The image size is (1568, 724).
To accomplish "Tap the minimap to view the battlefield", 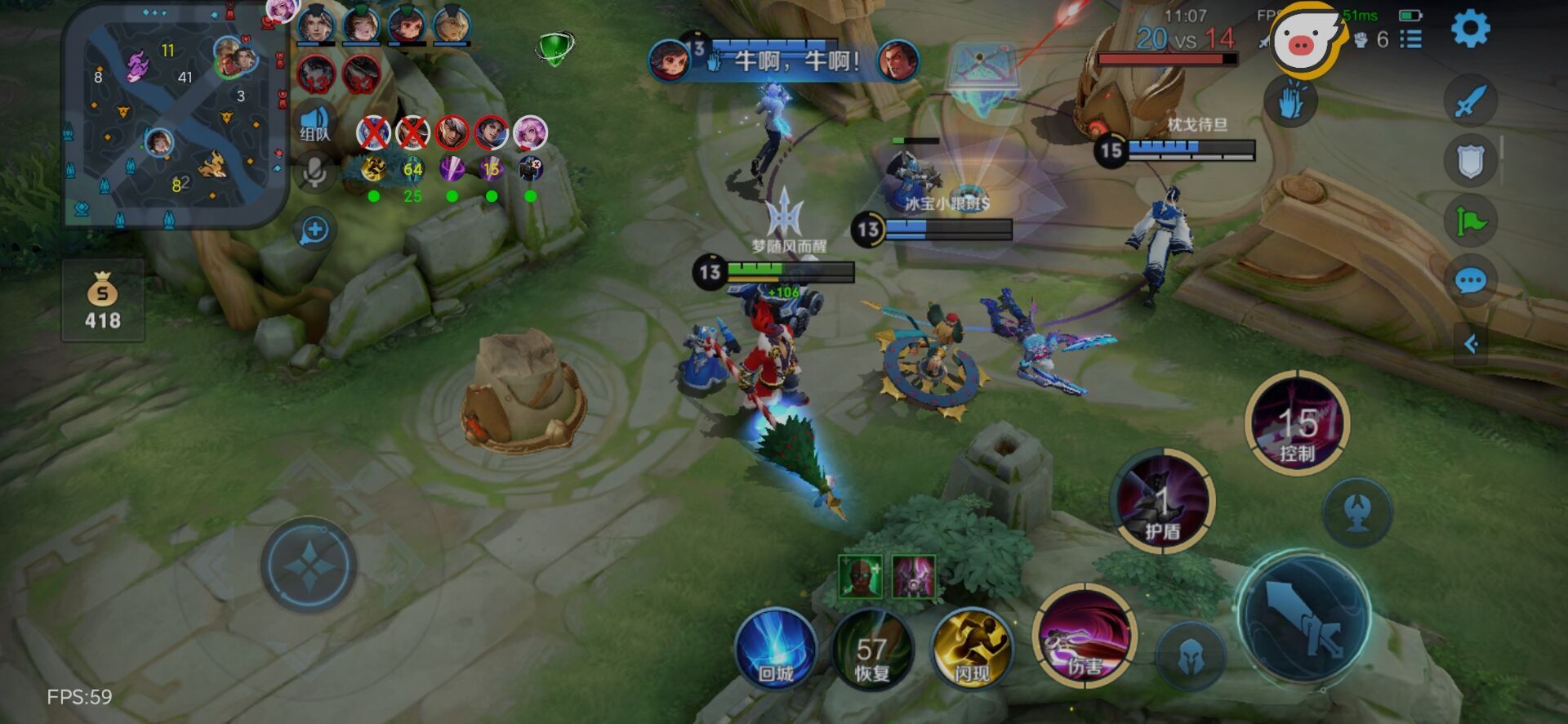I will (x=175, y=114).
